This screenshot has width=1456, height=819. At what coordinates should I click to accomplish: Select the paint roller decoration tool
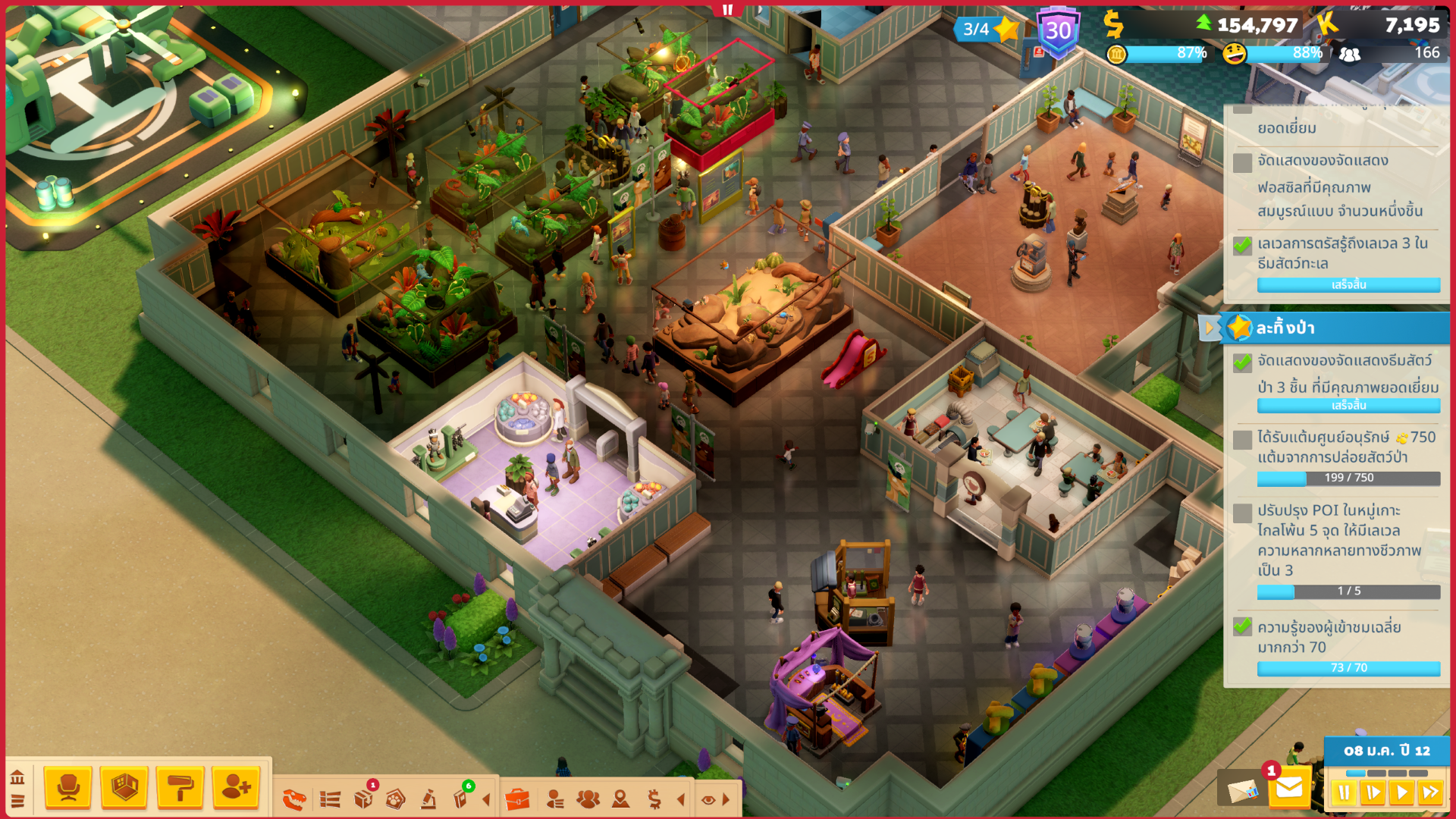point(180,788)
